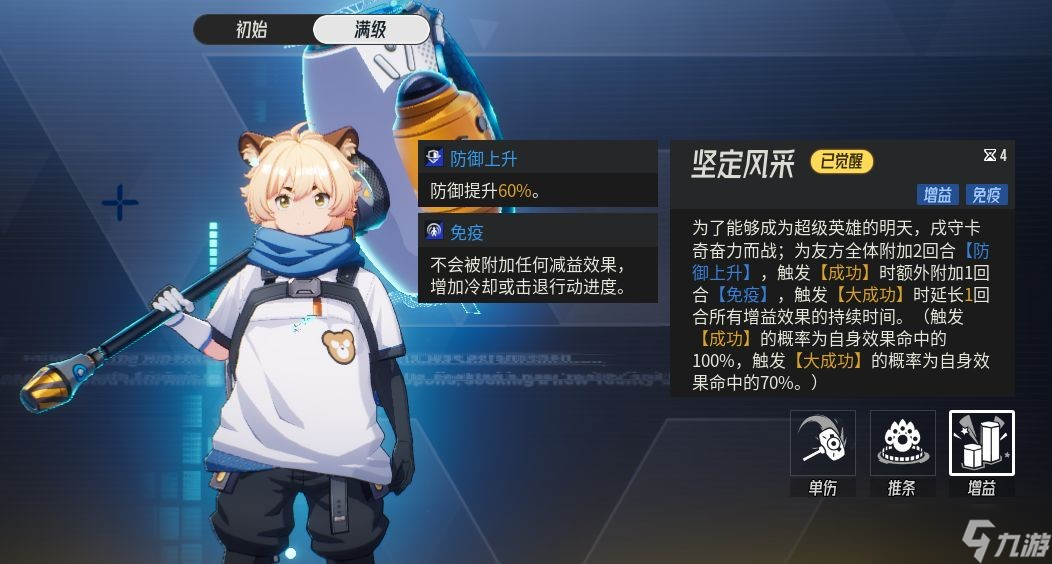Click the 增益 tag in skill panel
Image resolution: width=1052 pixels, height=564 pixels.
point(937,194)
